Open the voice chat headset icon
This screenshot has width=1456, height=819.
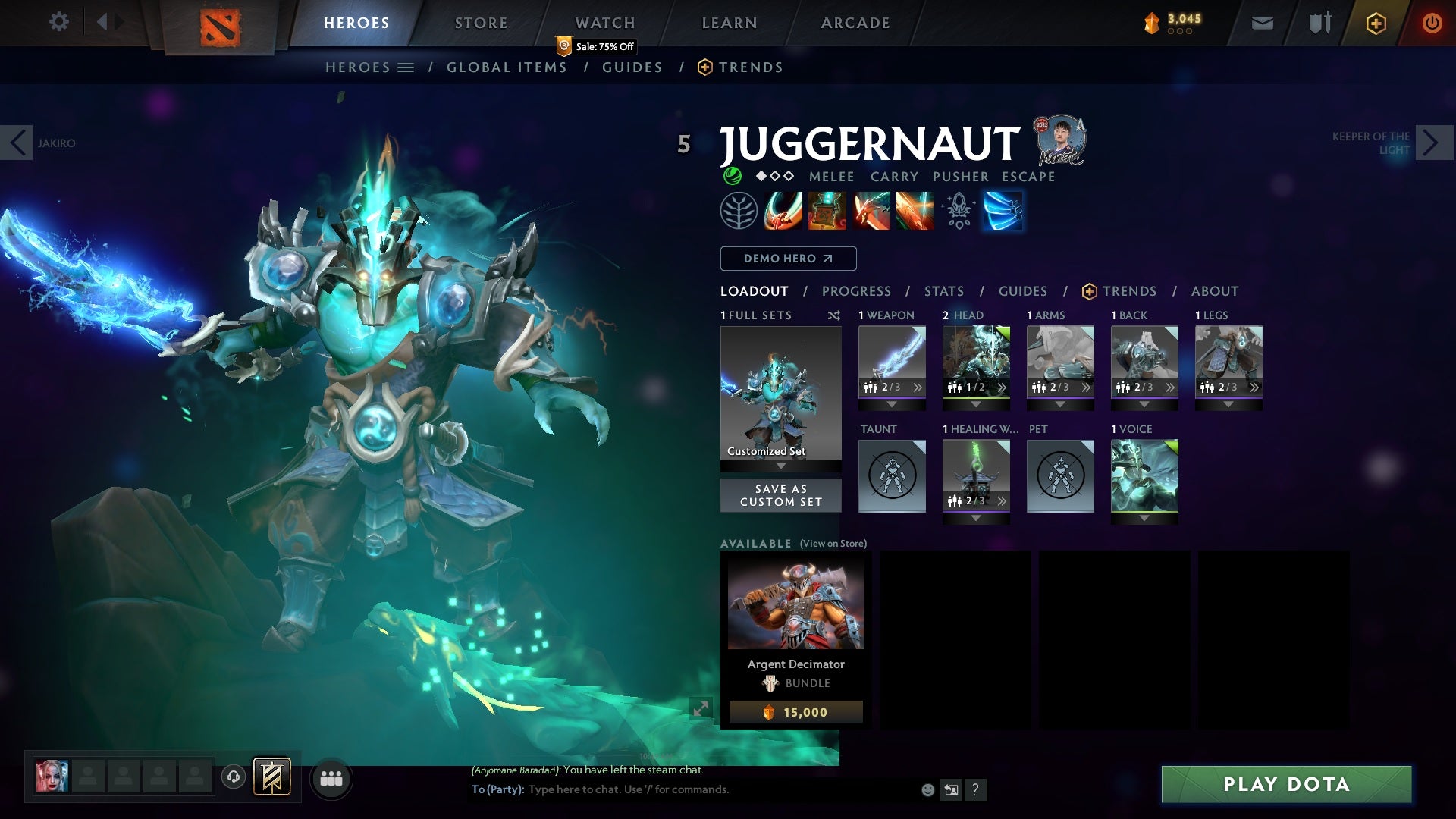click(233, 778)
